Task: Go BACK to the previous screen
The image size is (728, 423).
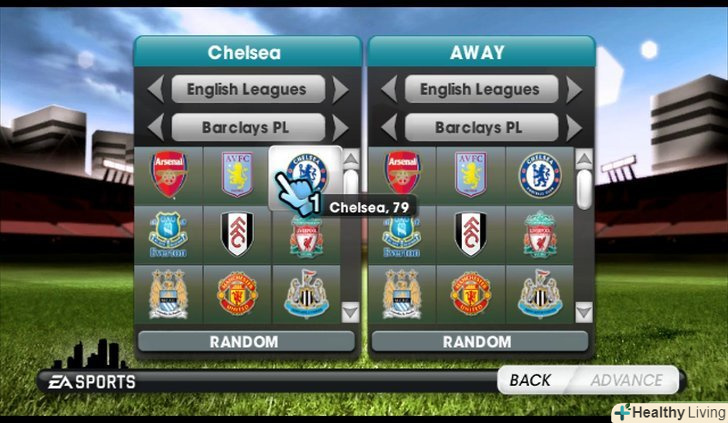Action: click(x=530, y=380)
